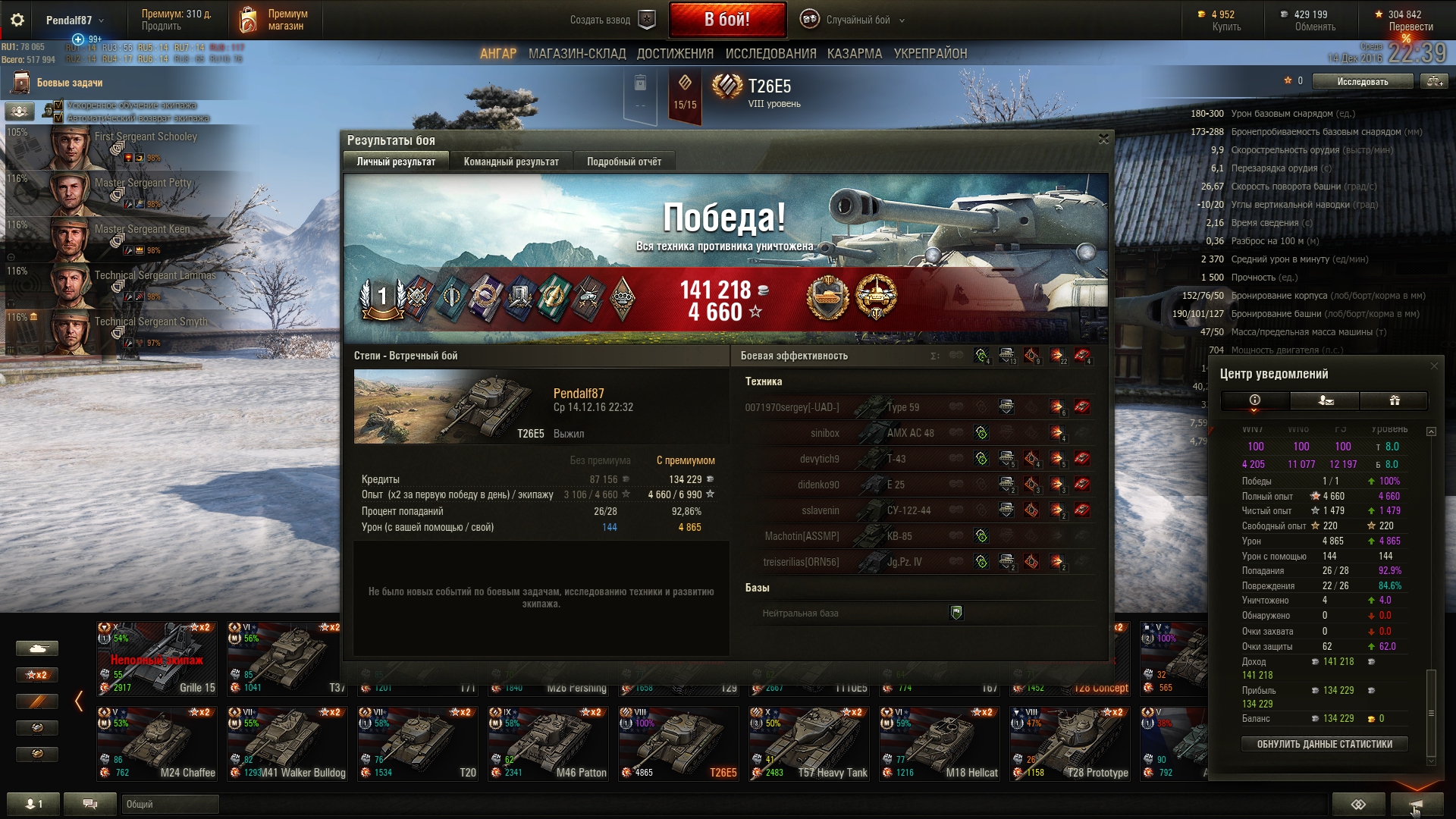Switch to the Командный результат tab
1456x819 pixels.
click(x=511, y=162)
